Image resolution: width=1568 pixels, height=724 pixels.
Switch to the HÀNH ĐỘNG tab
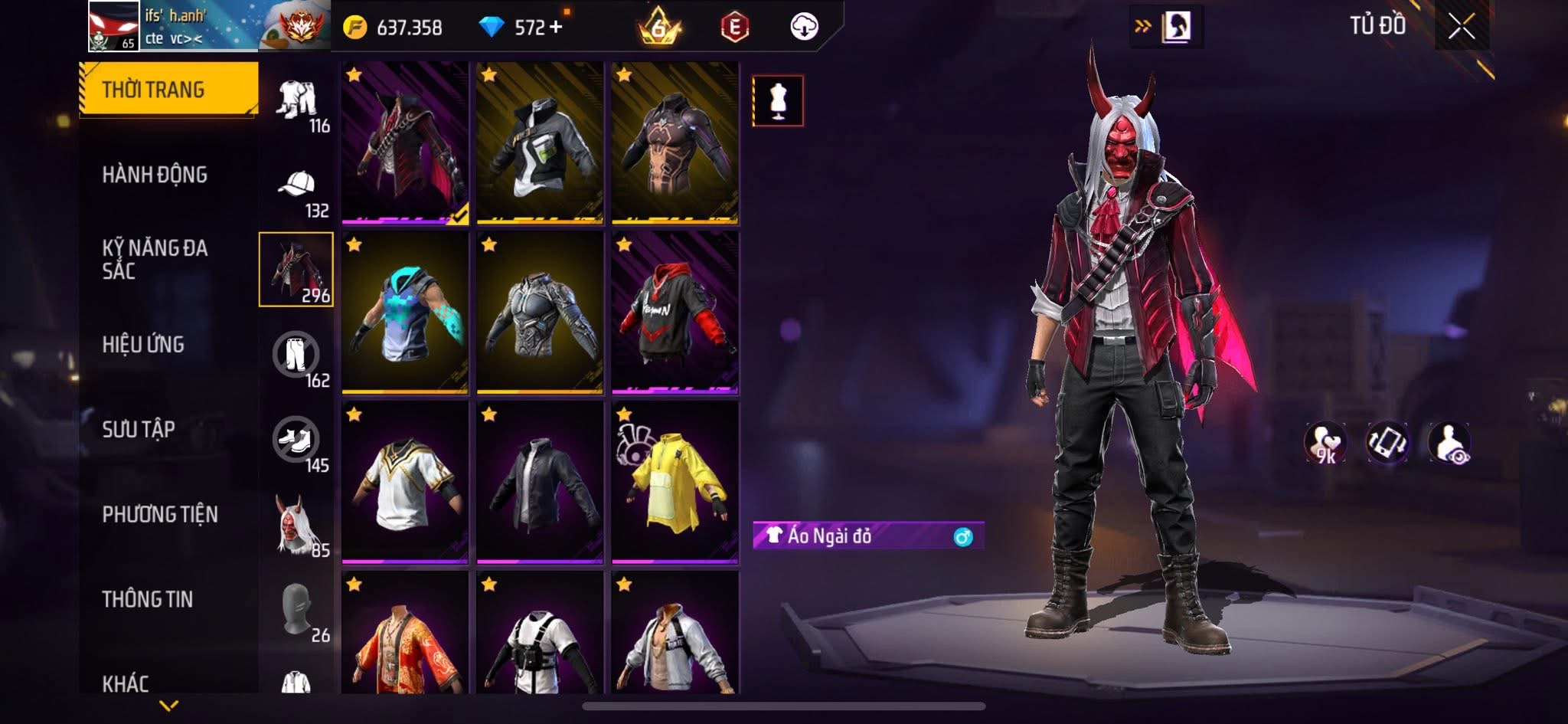(155, 175)
